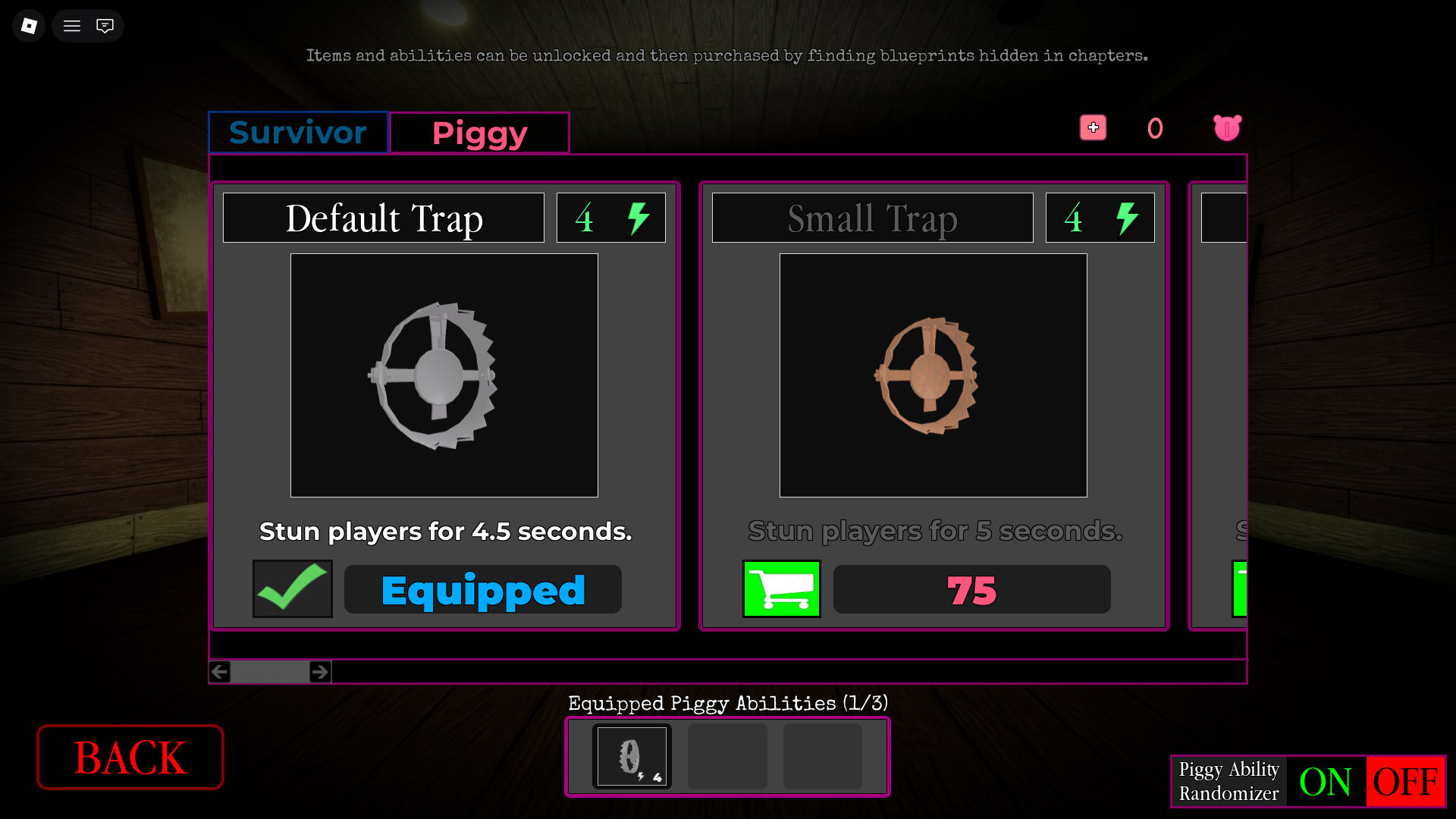
Task: Click the lightning bolt icon next to Default Trap
Action: point(638,218)
